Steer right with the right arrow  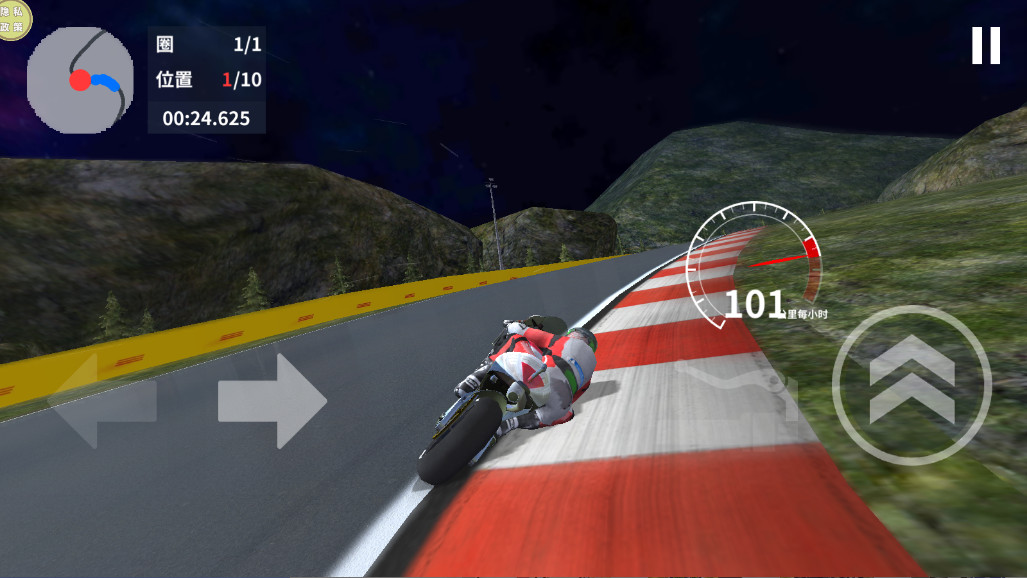coord(272,401)
